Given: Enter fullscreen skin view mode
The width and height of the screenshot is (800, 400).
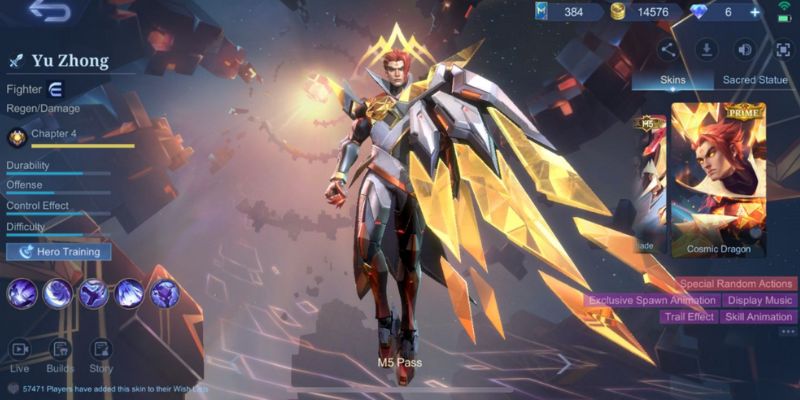Looking at the screenshot, I should click(782, 49).
